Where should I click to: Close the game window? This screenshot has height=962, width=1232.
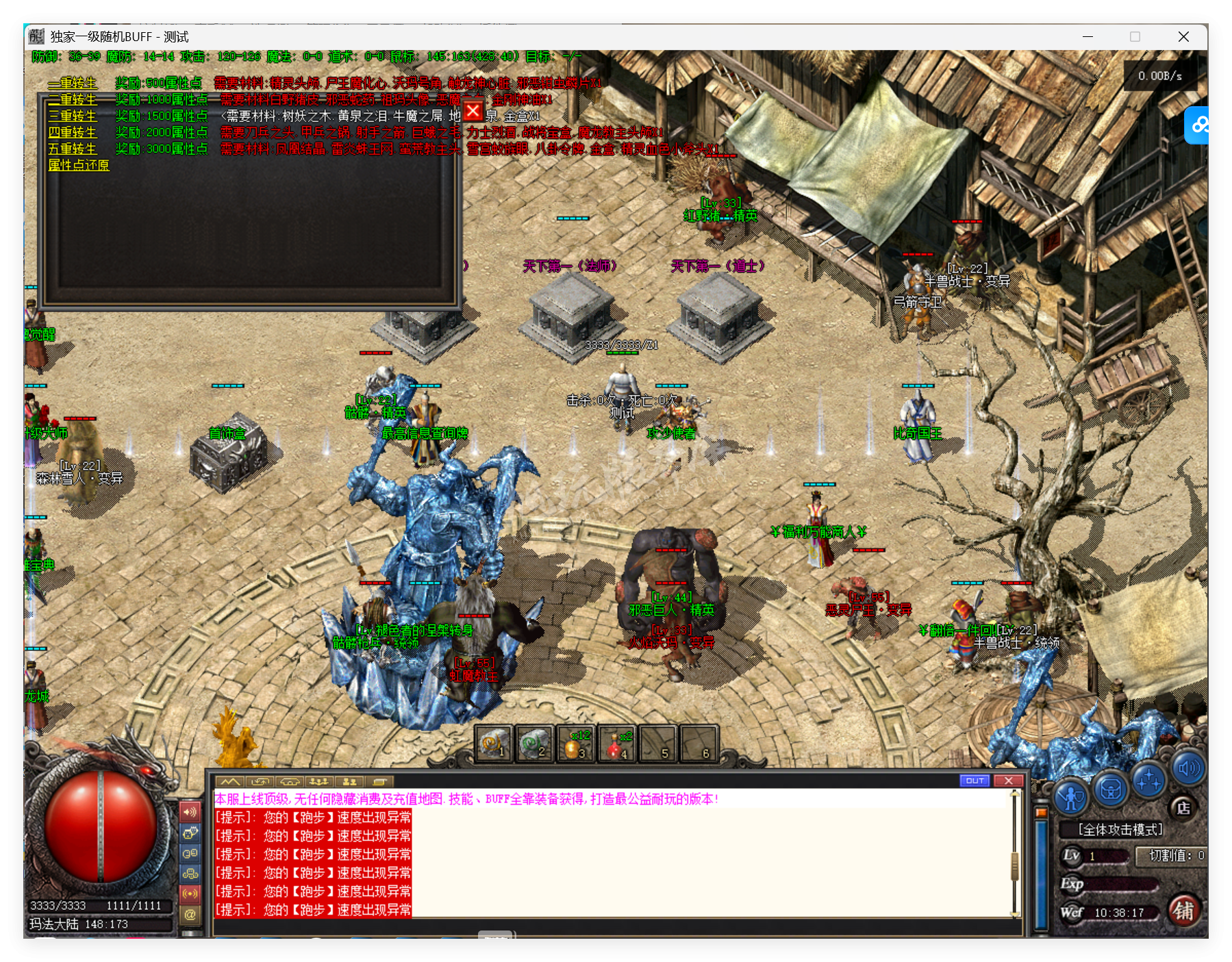point(1183,37)
